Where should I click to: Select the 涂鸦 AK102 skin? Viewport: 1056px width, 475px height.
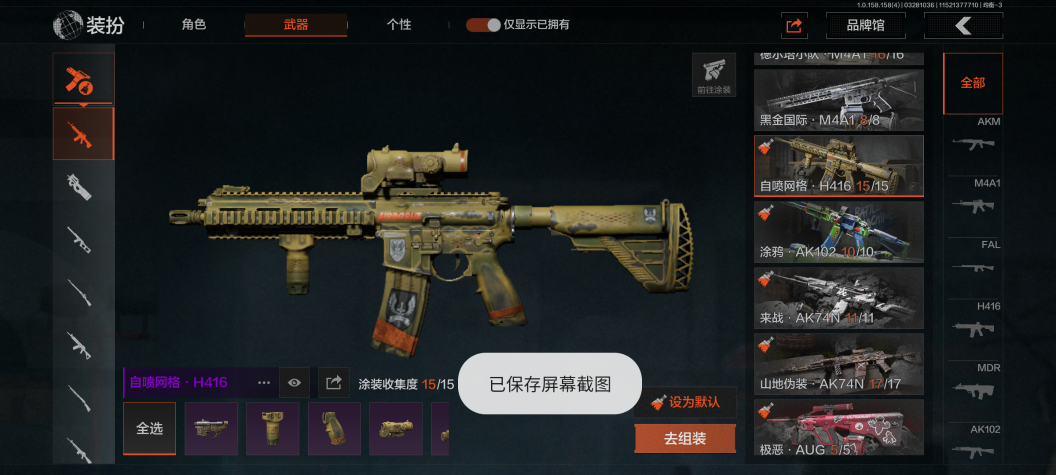(x=838, y=232)
